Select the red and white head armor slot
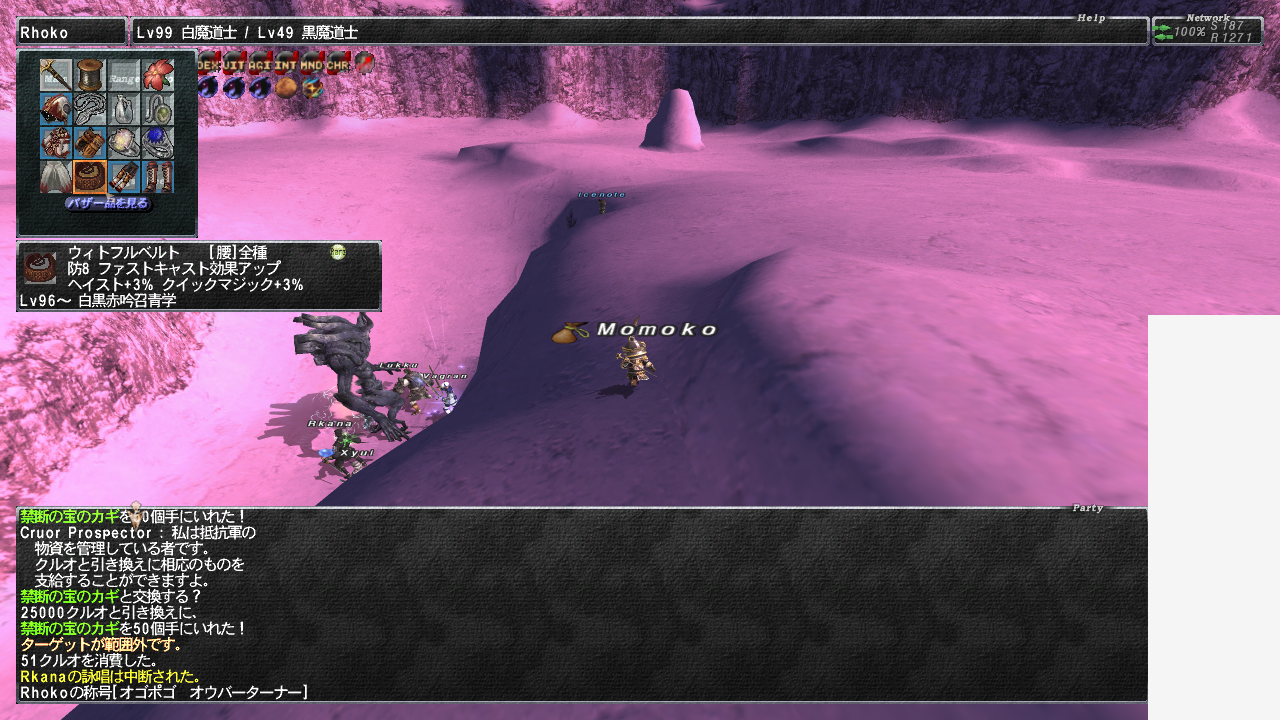This screenshot has height=720, width=1280. click(56, 110)
